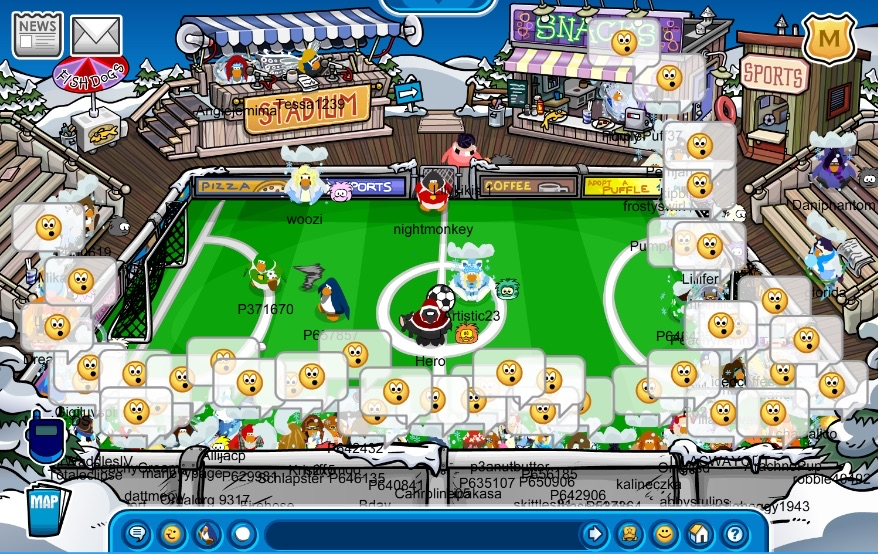Go to your igloo with the house button
The width and height of the screenshot is (878, 554).
[699, 534]
